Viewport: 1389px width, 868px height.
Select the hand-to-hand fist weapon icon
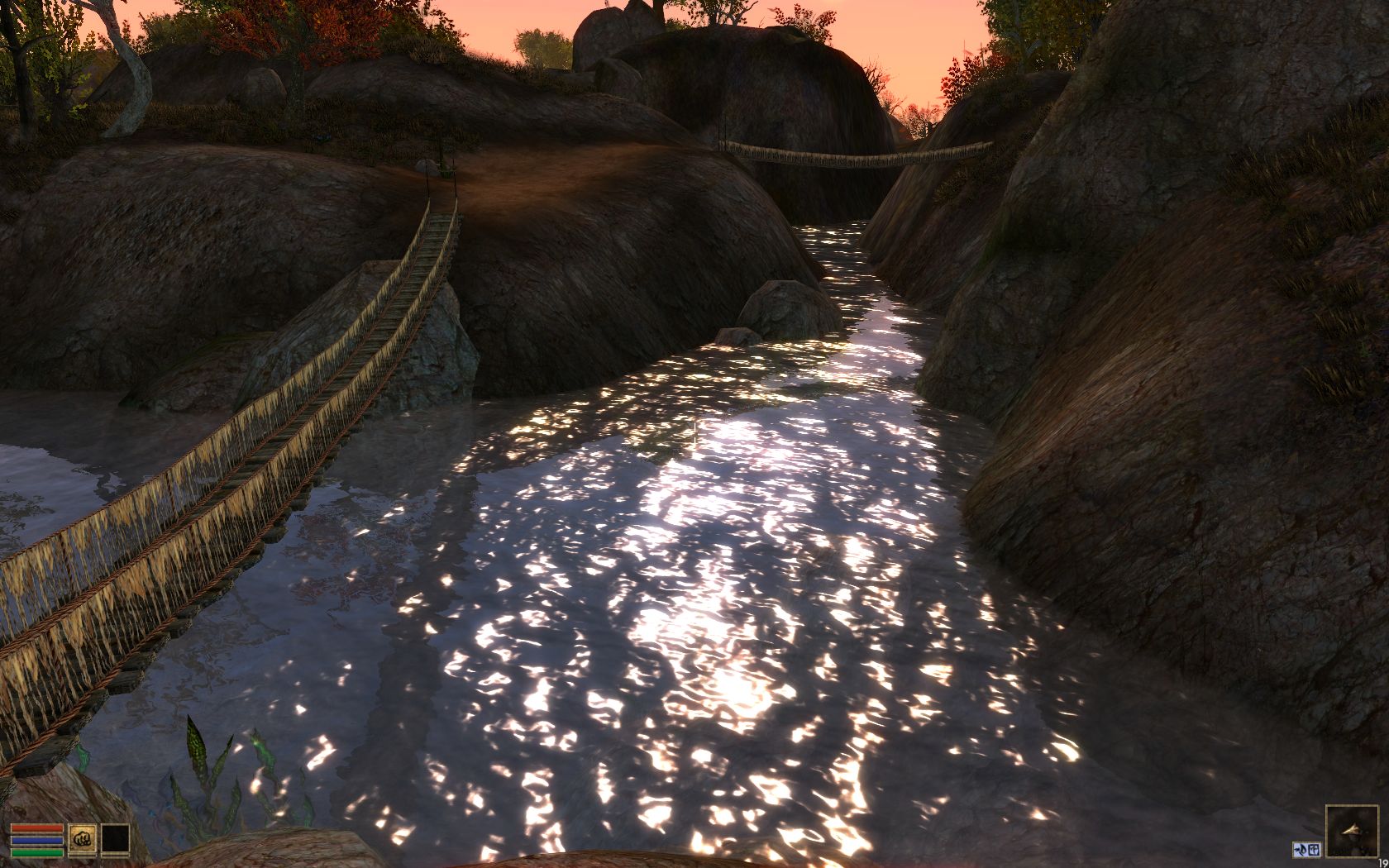click(x=83, y=838)
